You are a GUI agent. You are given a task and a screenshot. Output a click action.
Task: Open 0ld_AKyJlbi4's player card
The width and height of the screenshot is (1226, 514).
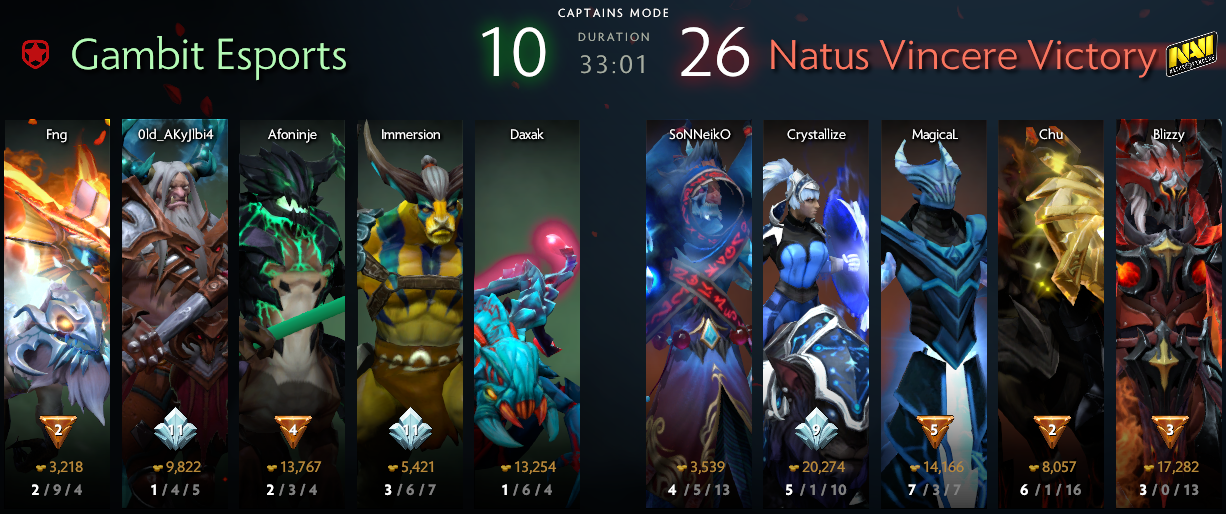[175, 300]
